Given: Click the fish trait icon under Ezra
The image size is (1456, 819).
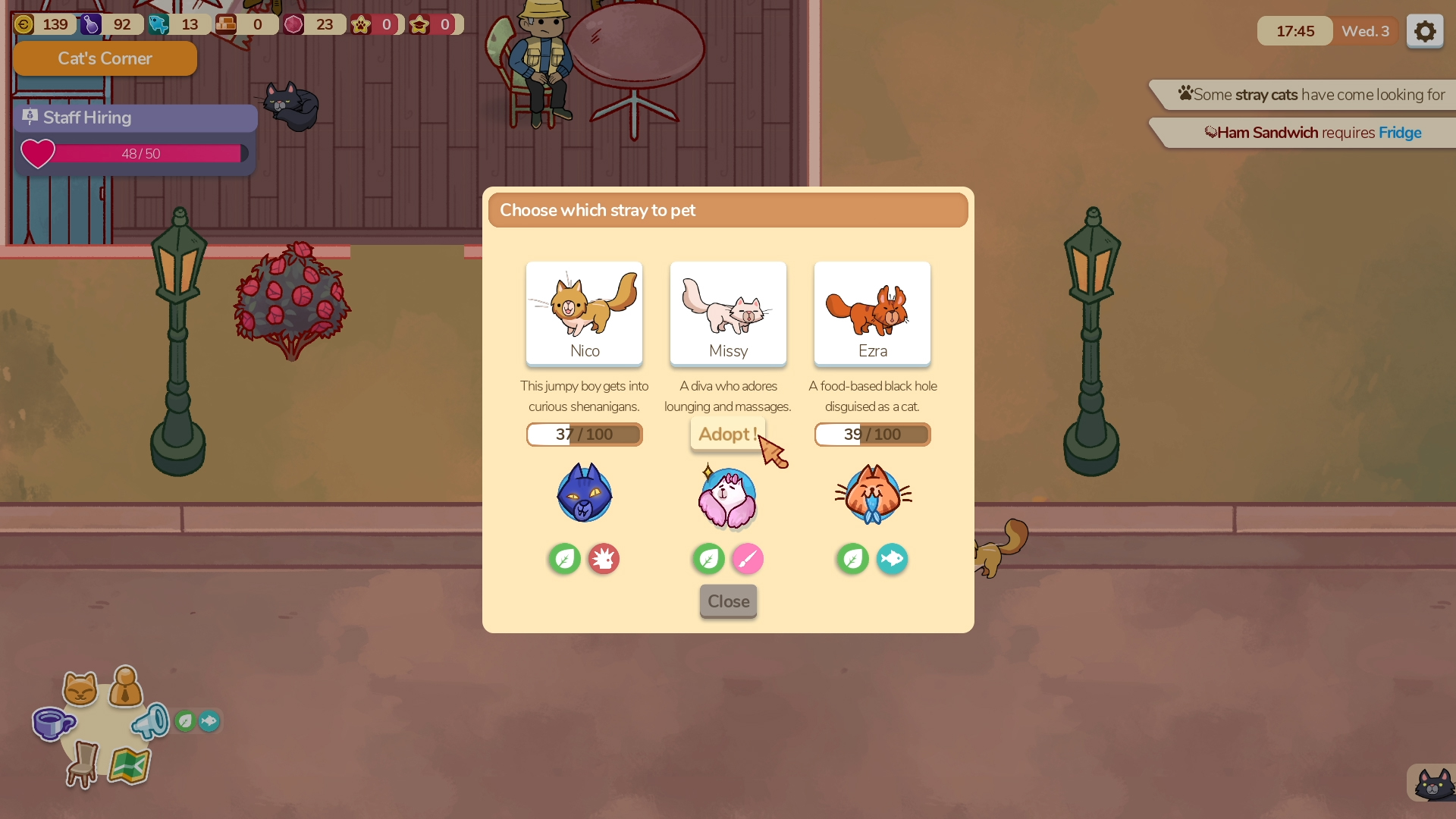Looking at the screenshot, I should (892, 559).
